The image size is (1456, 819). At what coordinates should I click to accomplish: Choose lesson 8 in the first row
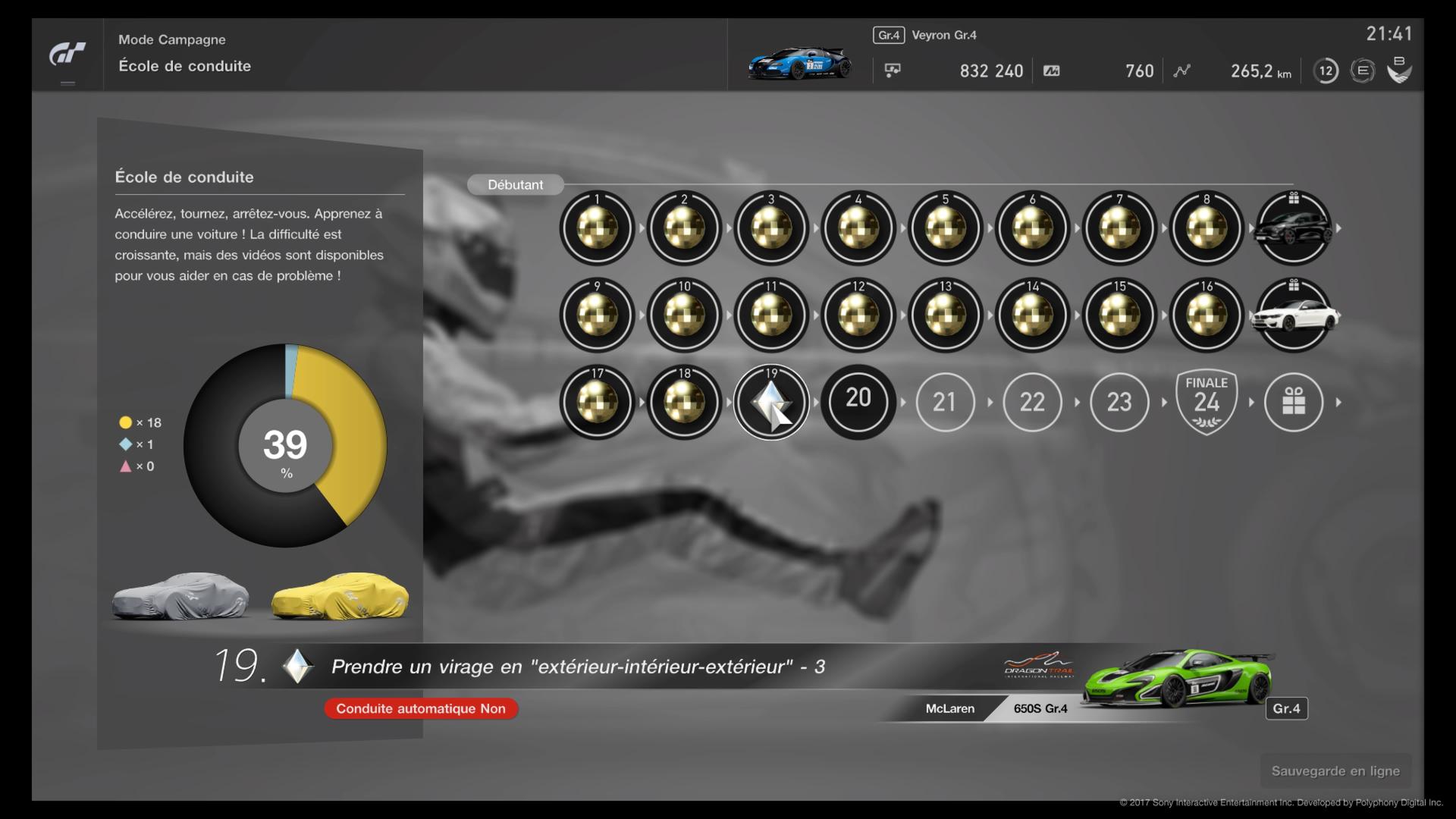click(1207, 227)
